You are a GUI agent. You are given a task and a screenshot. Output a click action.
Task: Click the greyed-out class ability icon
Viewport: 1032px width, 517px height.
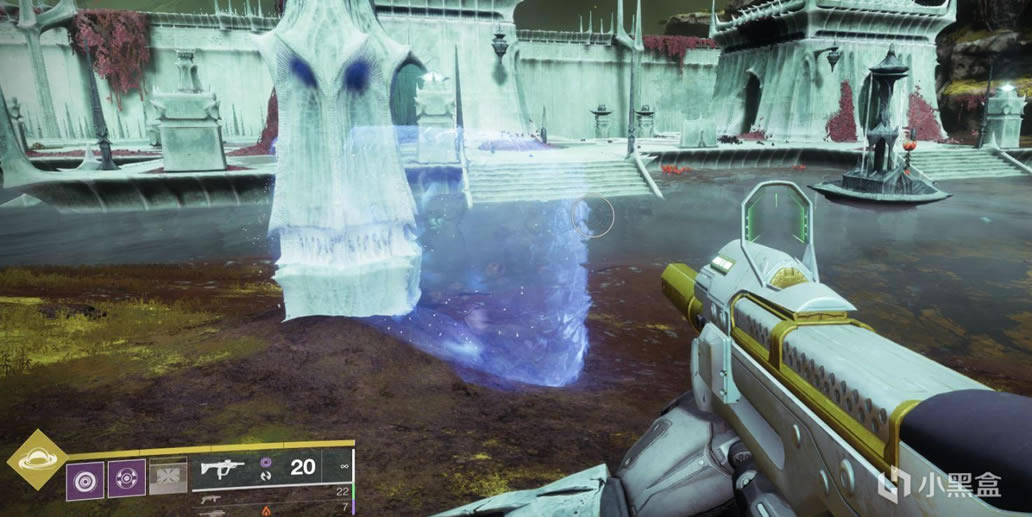[168, 478]
